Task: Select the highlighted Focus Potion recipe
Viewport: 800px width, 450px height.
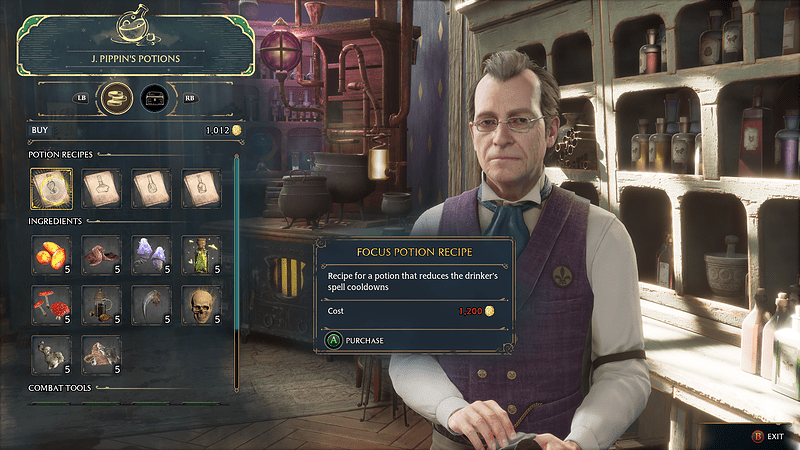Action: click(x=51, y=188)
